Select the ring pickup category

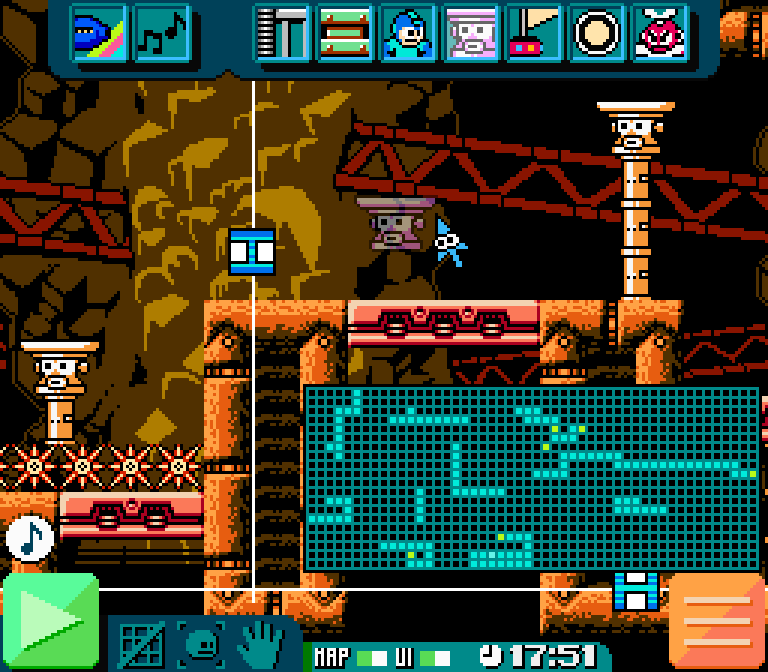click(x=597, y=33)
